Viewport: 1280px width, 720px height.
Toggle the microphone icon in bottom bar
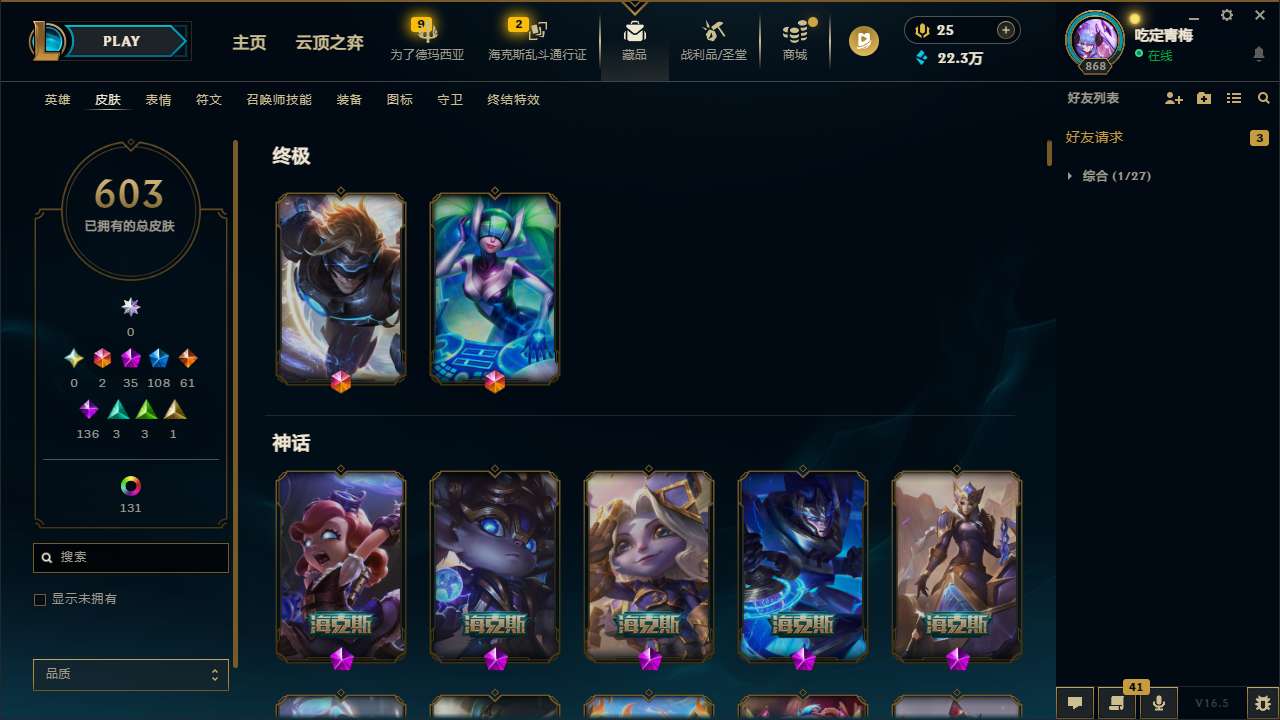pos(1158,703)
